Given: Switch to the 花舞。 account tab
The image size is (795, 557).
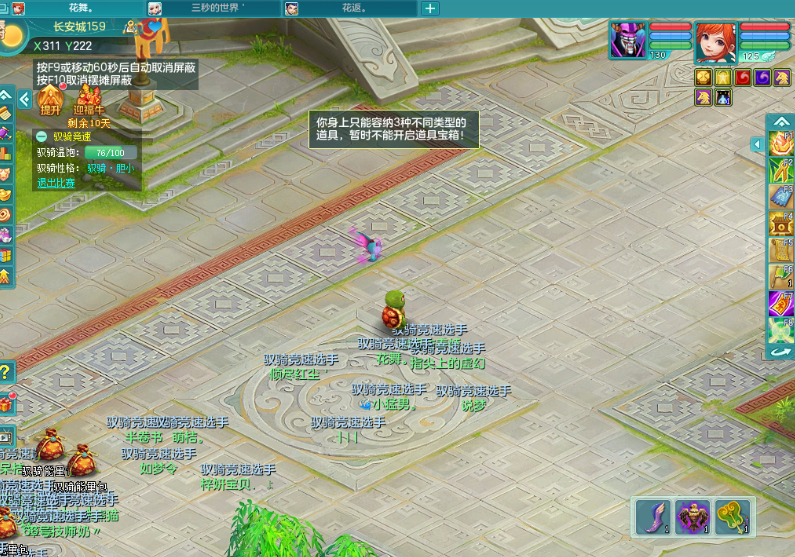Looking at the screenshot, I should click(x=74, y=8).
